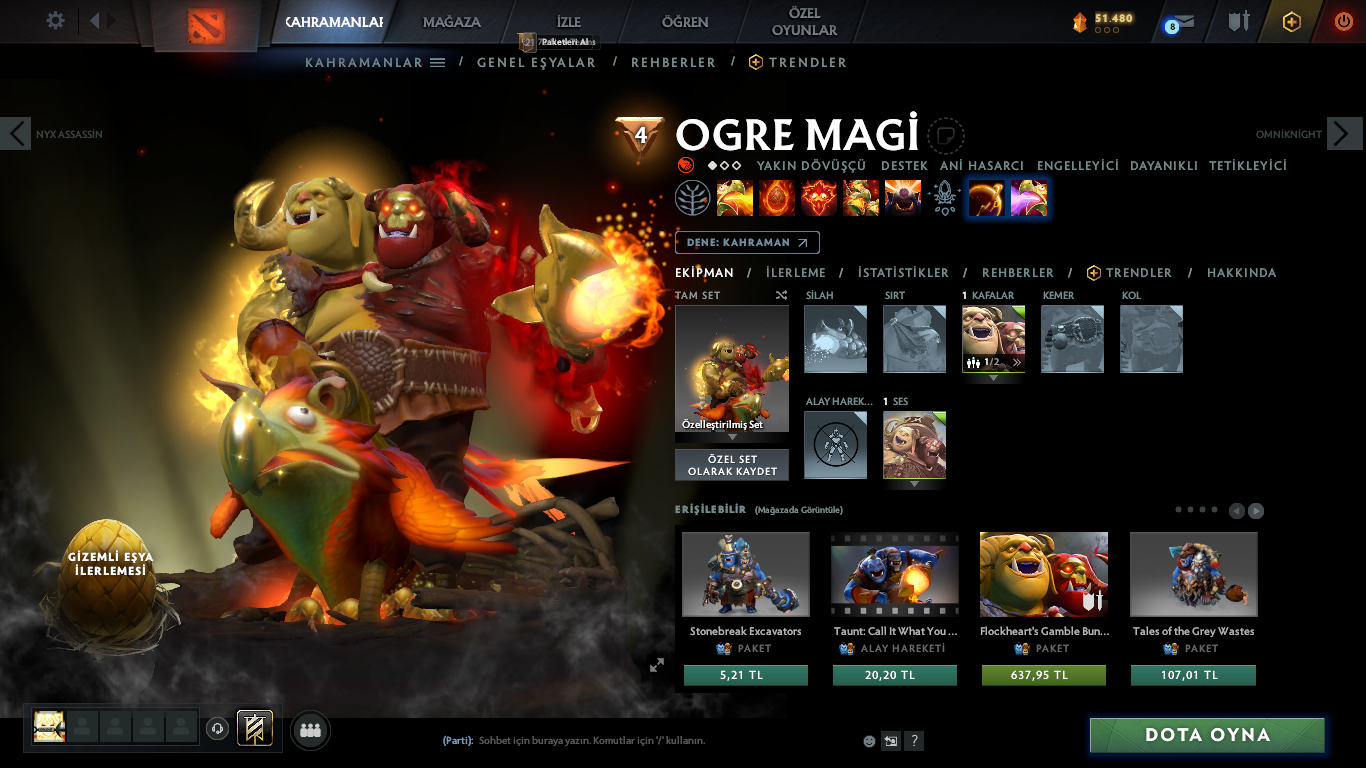1366x768 pixels.
Task: Save loadout with ÖZEL SET OLARAK KAYDET
Action: [732, 465]
